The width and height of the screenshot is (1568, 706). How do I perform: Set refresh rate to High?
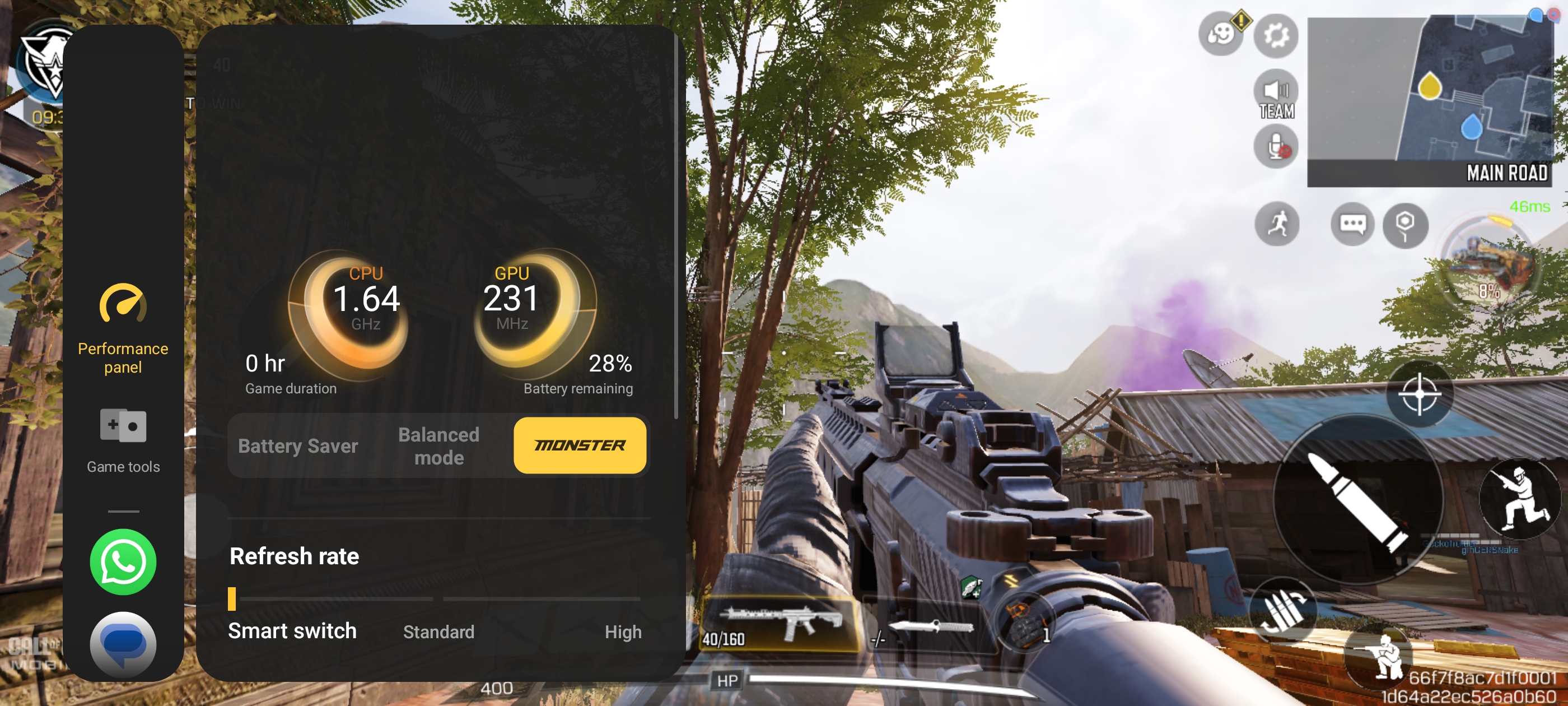coord(623,631)
